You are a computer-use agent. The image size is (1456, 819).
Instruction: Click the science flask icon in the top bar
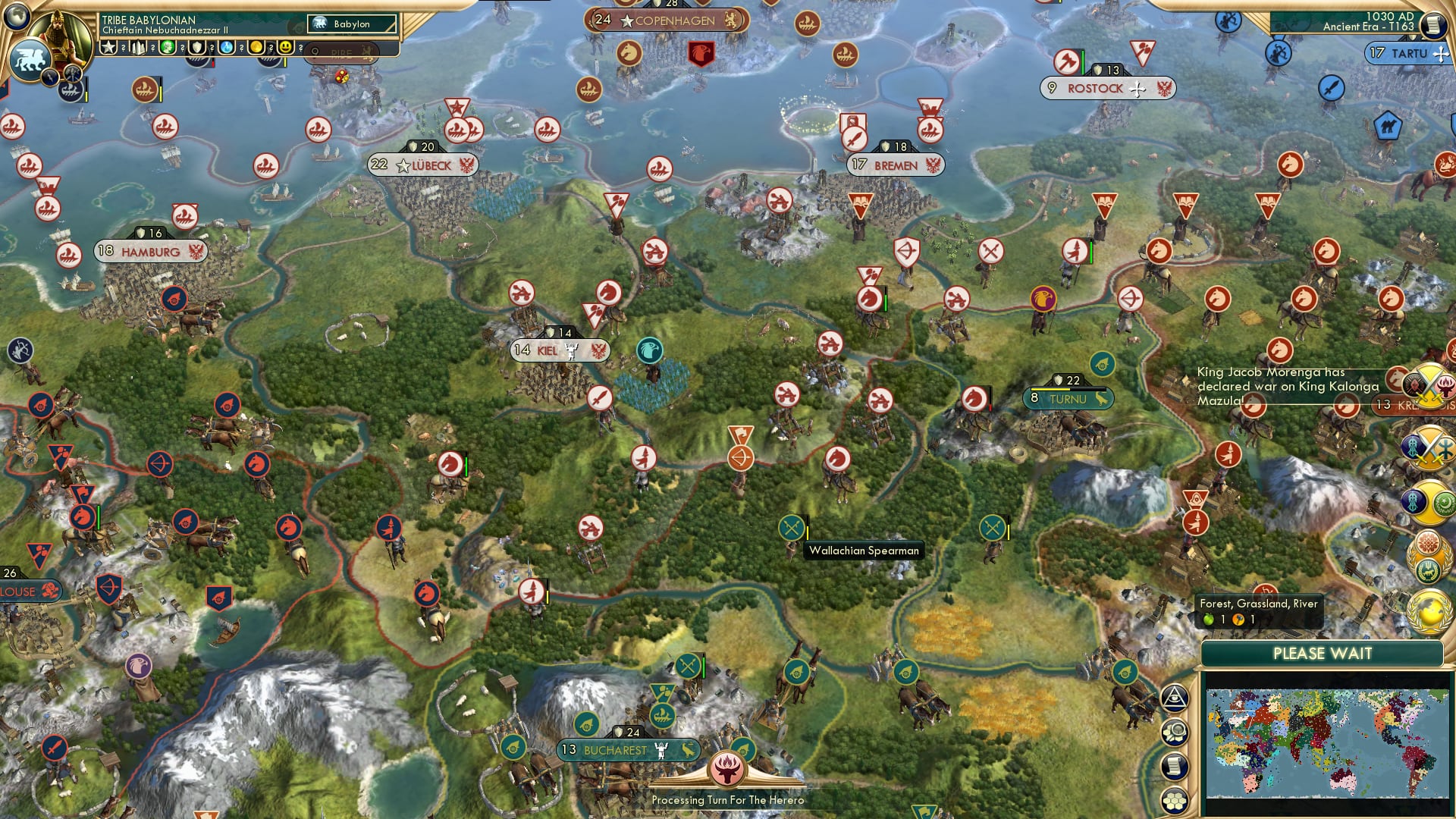pyautogui.click(x=225, y=48)
